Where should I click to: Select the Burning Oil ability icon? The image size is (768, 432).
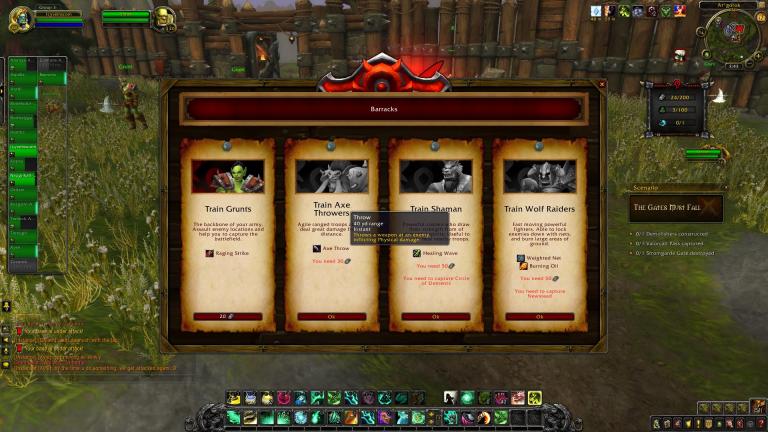522,268
